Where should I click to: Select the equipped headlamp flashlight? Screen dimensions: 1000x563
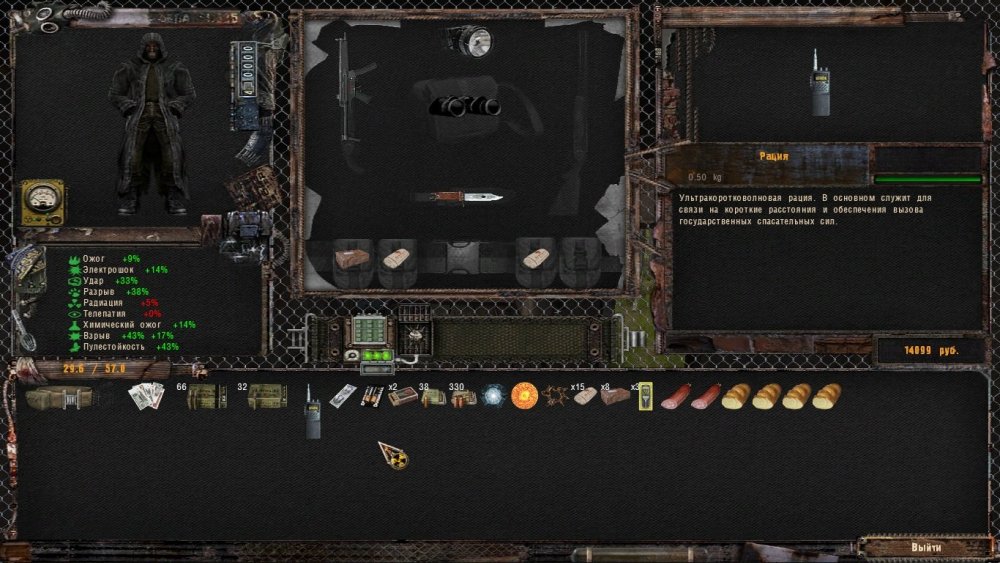point(471,41)
